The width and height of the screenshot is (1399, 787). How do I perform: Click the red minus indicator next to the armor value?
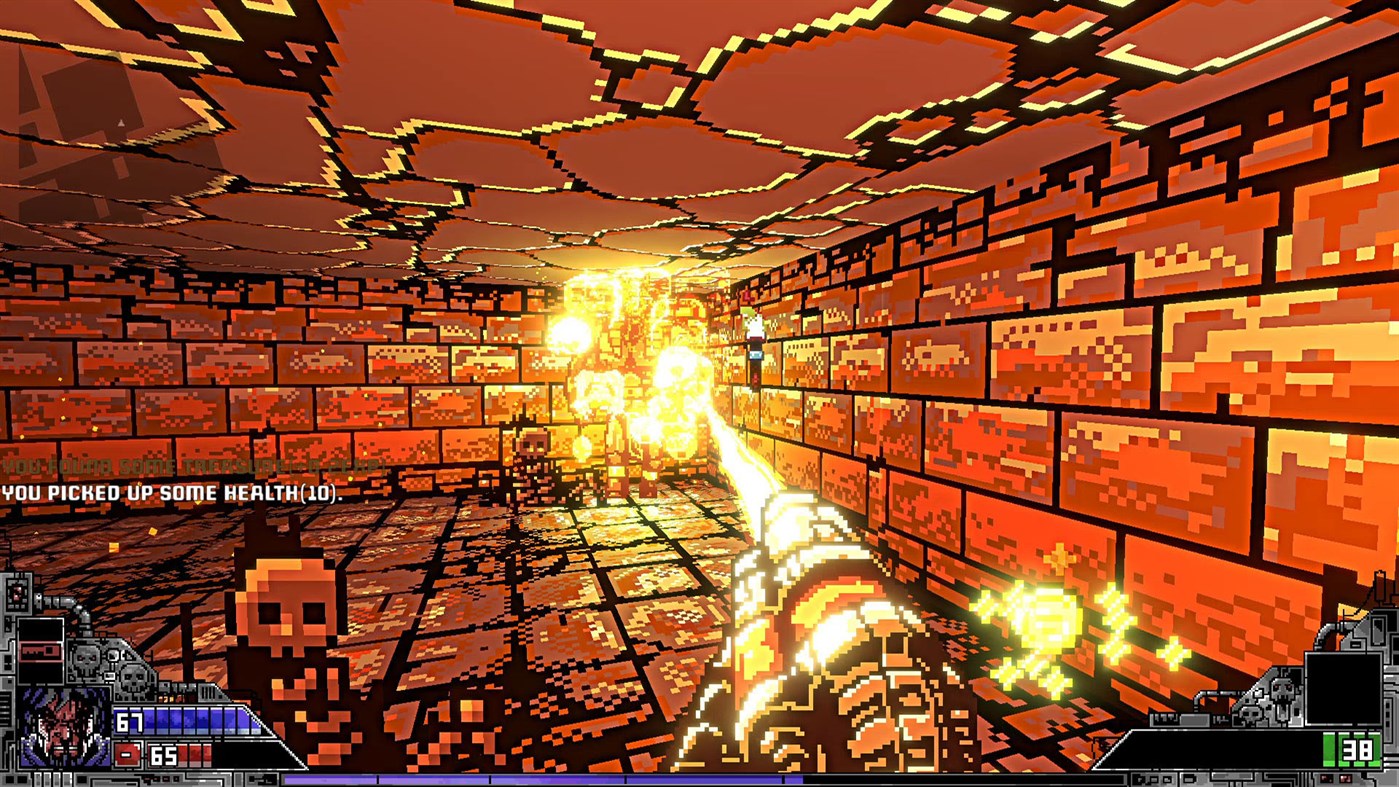click(x=126, y=753)
